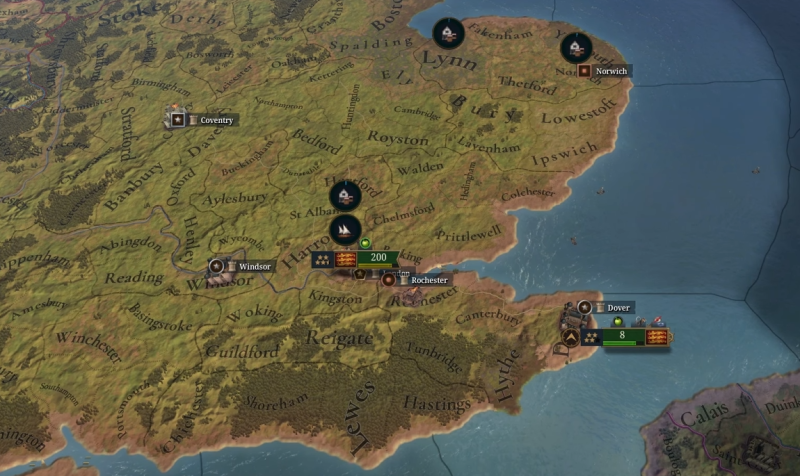Open the Windsor holding label
Image resolution: width=800 pixels, height=476 pixels.
(x=246, y=267)
